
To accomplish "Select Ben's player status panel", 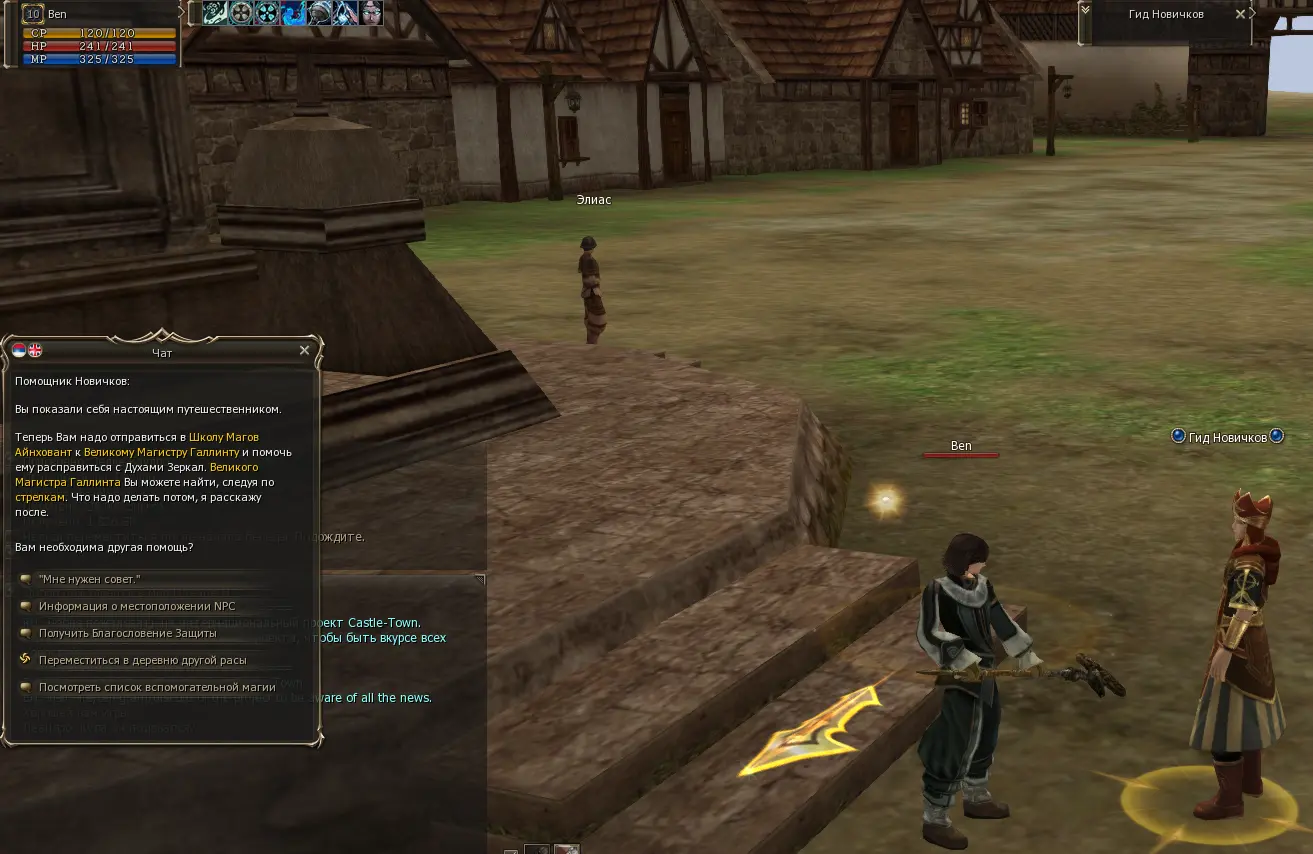I will click(x=99, y=35).
